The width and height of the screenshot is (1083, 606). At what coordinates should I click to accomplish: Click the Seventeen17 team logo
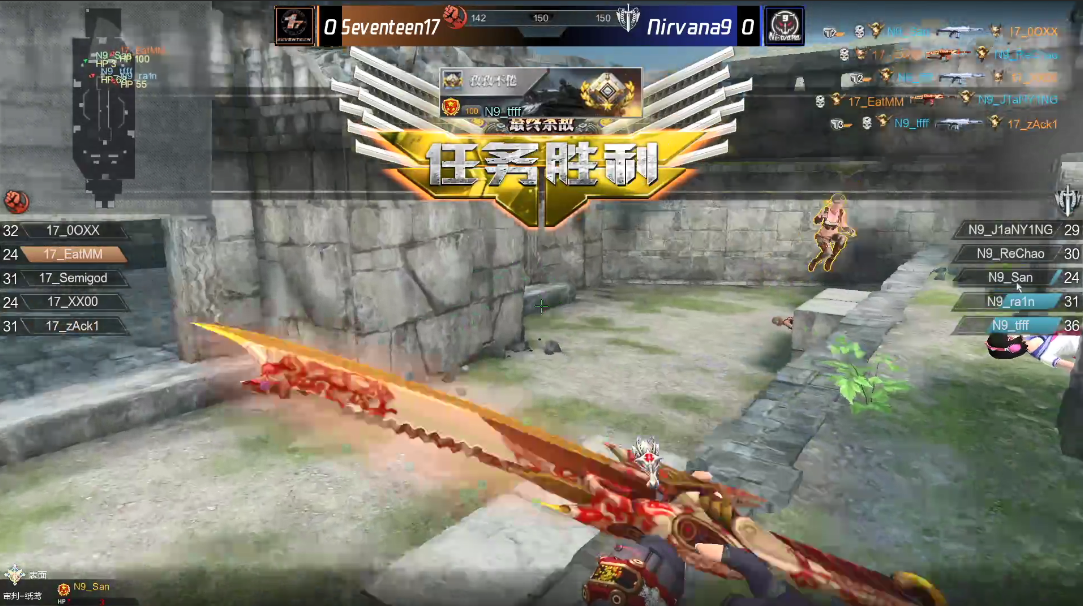(294, 27)
